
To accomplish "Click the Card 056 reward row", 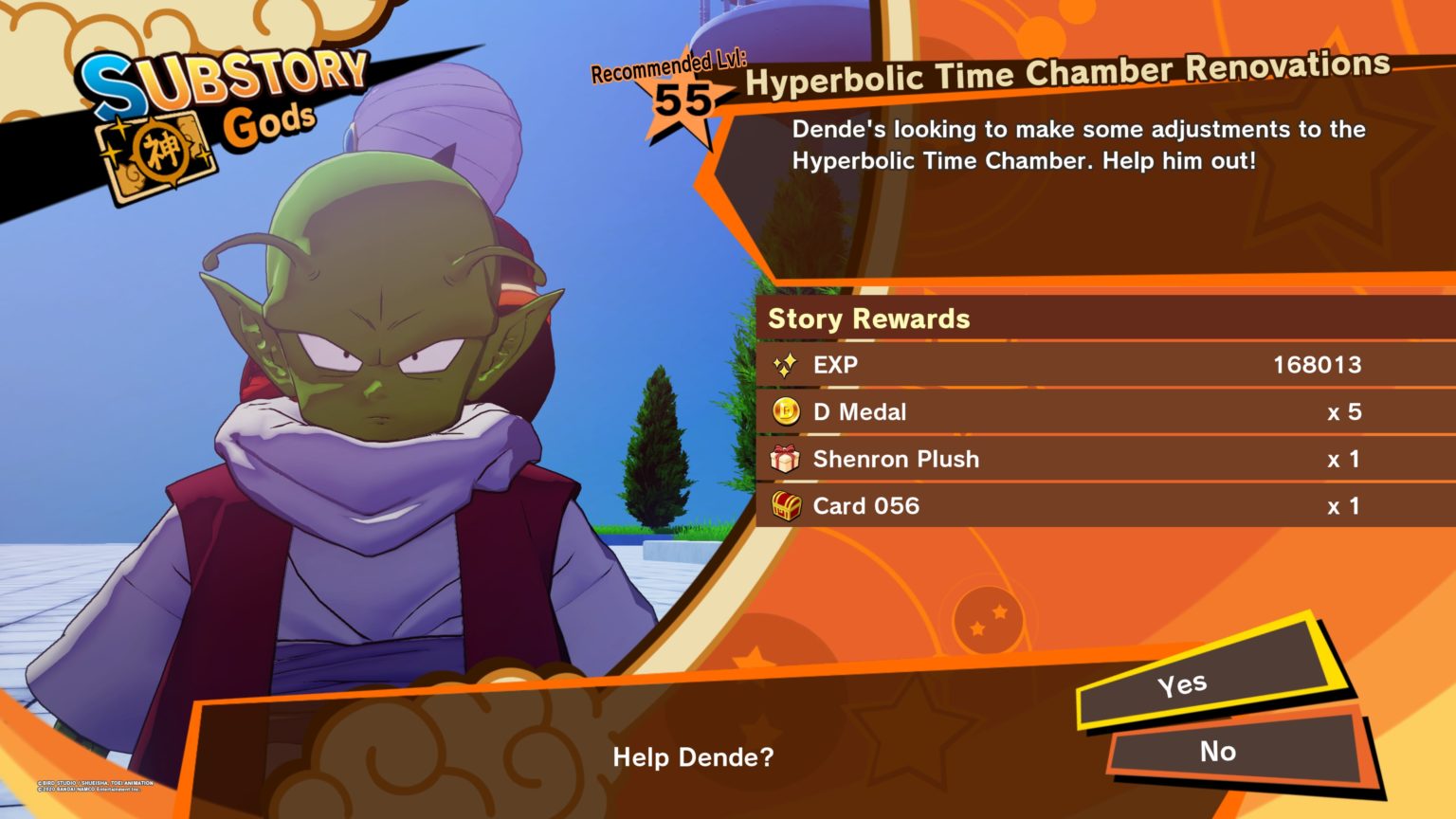I will (x=1043, y=506).
